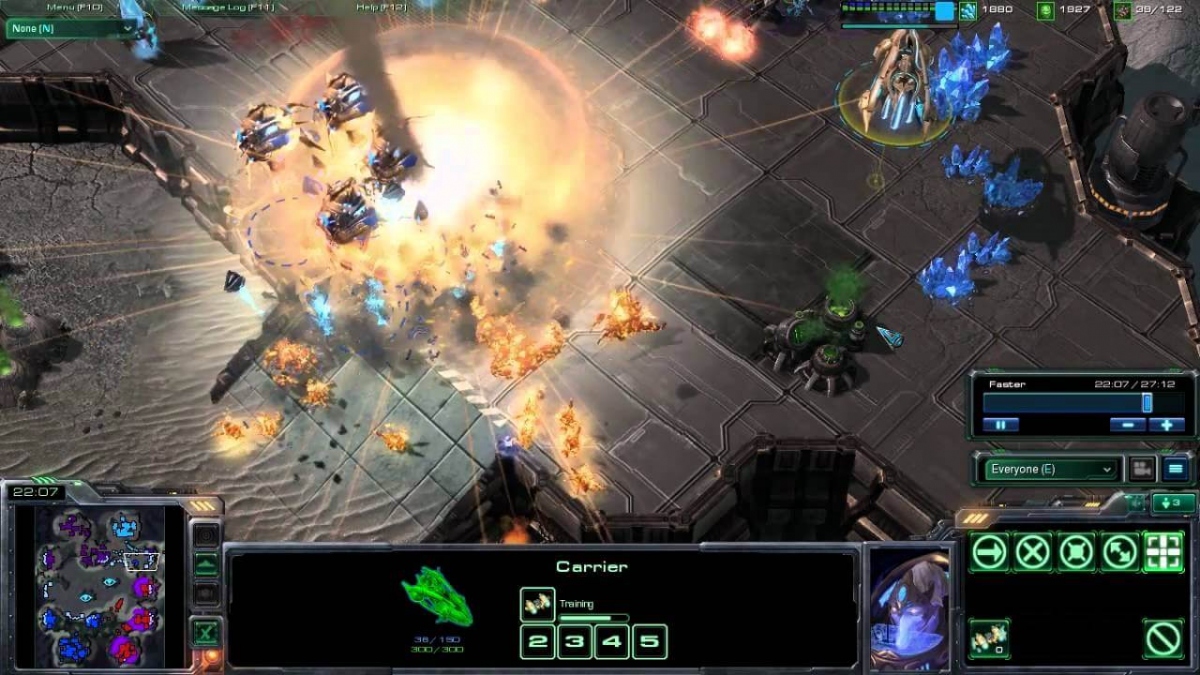
Task: Activate the Attack crosshair command
Action: (x=1163, y=552)
